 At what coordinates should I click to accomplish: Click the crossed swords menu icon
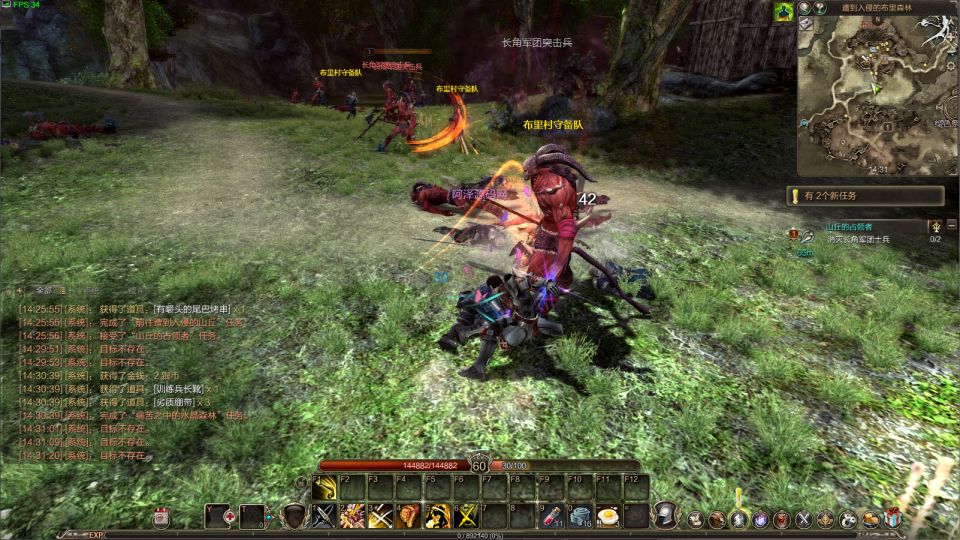pyautogui.click(x=804, y=519)
